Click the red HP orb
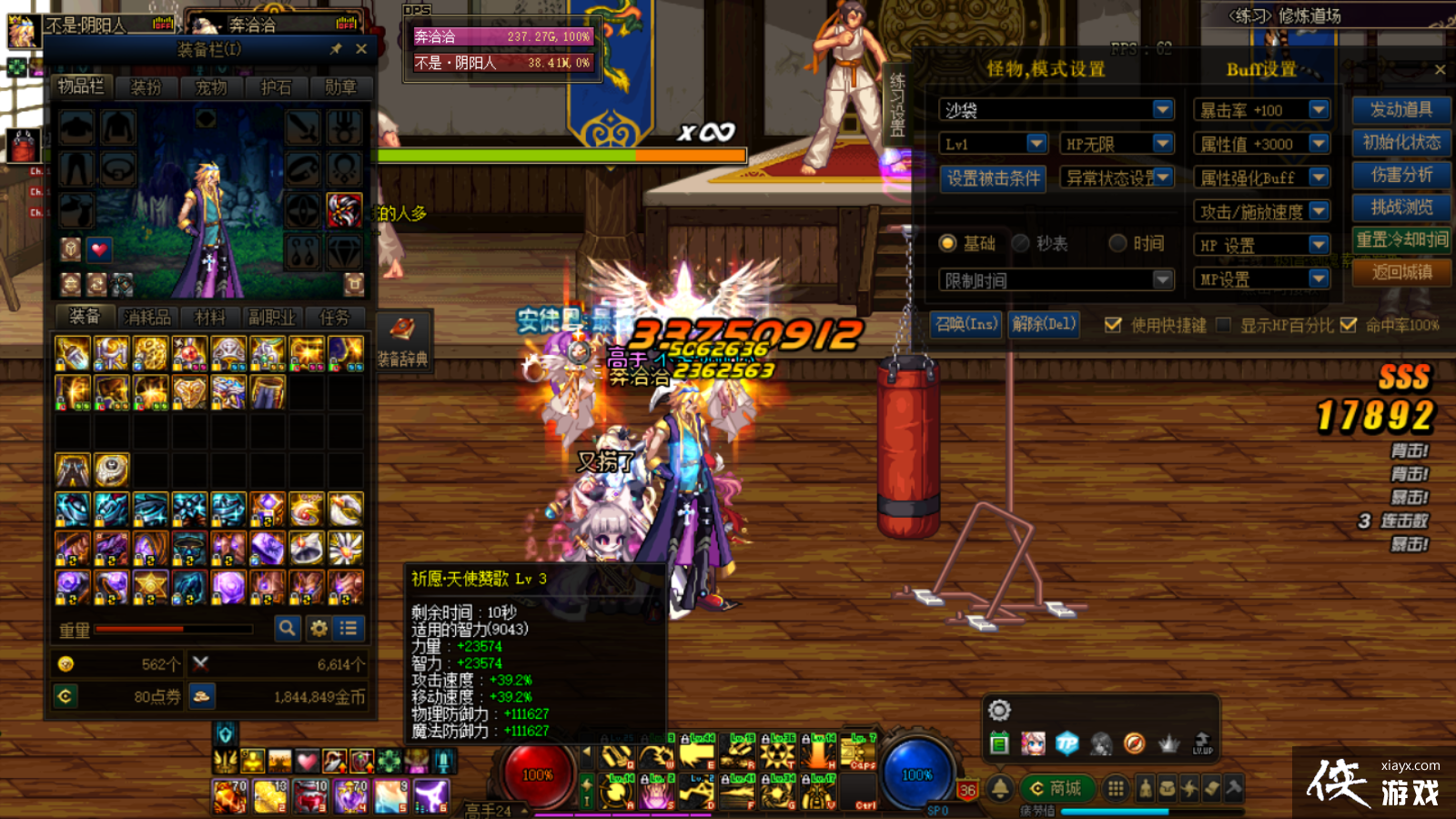This screenshot has width=1456, height=819. pos(539,774)
